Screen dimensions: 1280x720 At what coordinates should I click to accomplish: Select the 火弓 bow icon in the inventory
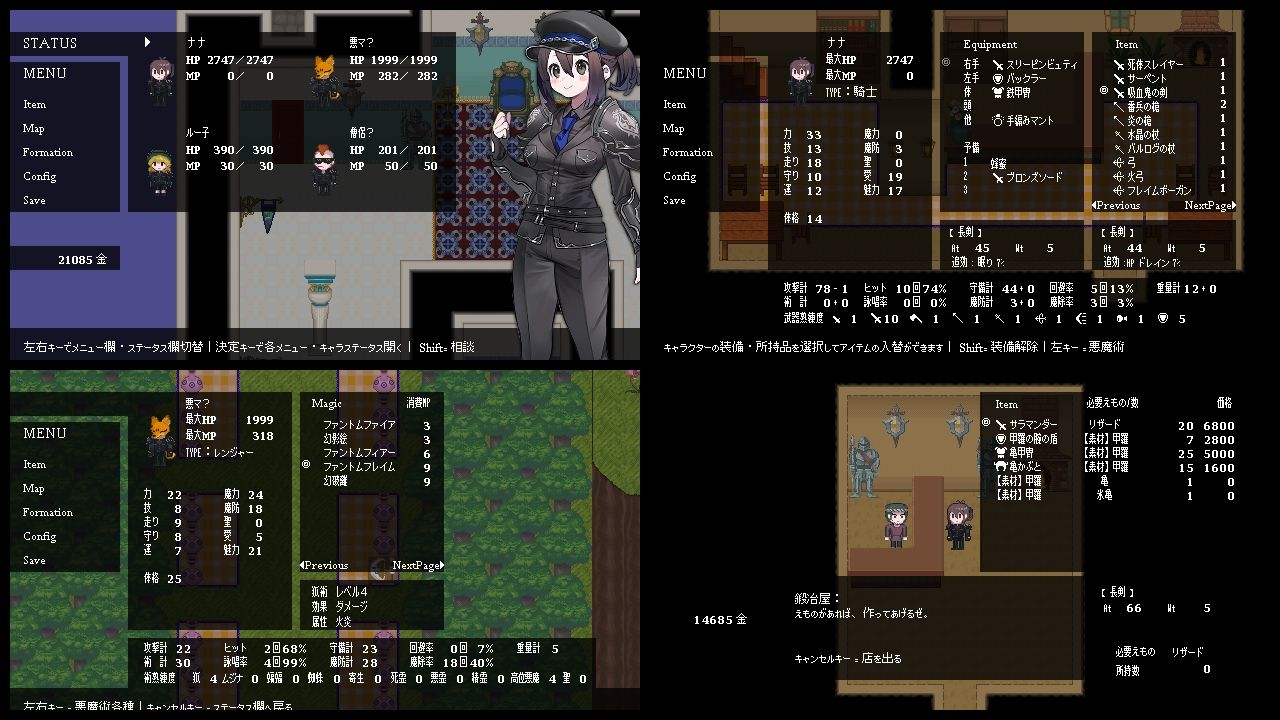pyautogui.click(x=1118, y=174)
